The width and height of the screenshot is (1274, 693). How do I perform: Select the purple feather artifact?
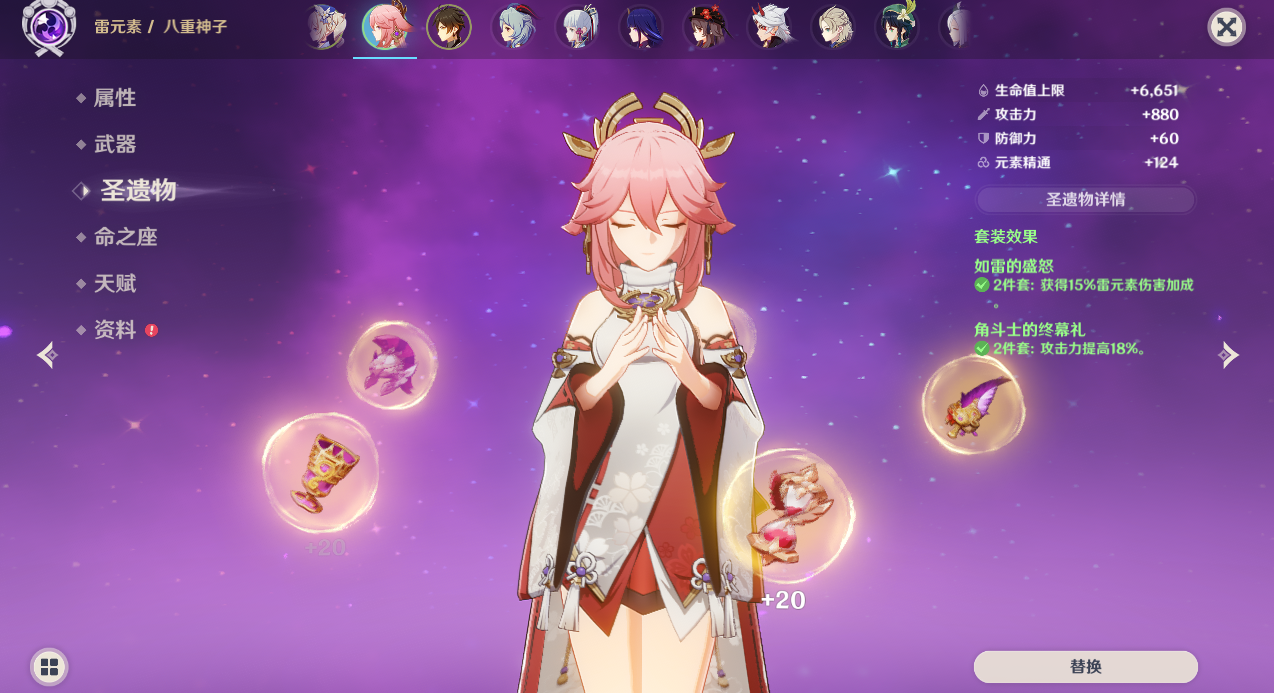coord(973,404)
